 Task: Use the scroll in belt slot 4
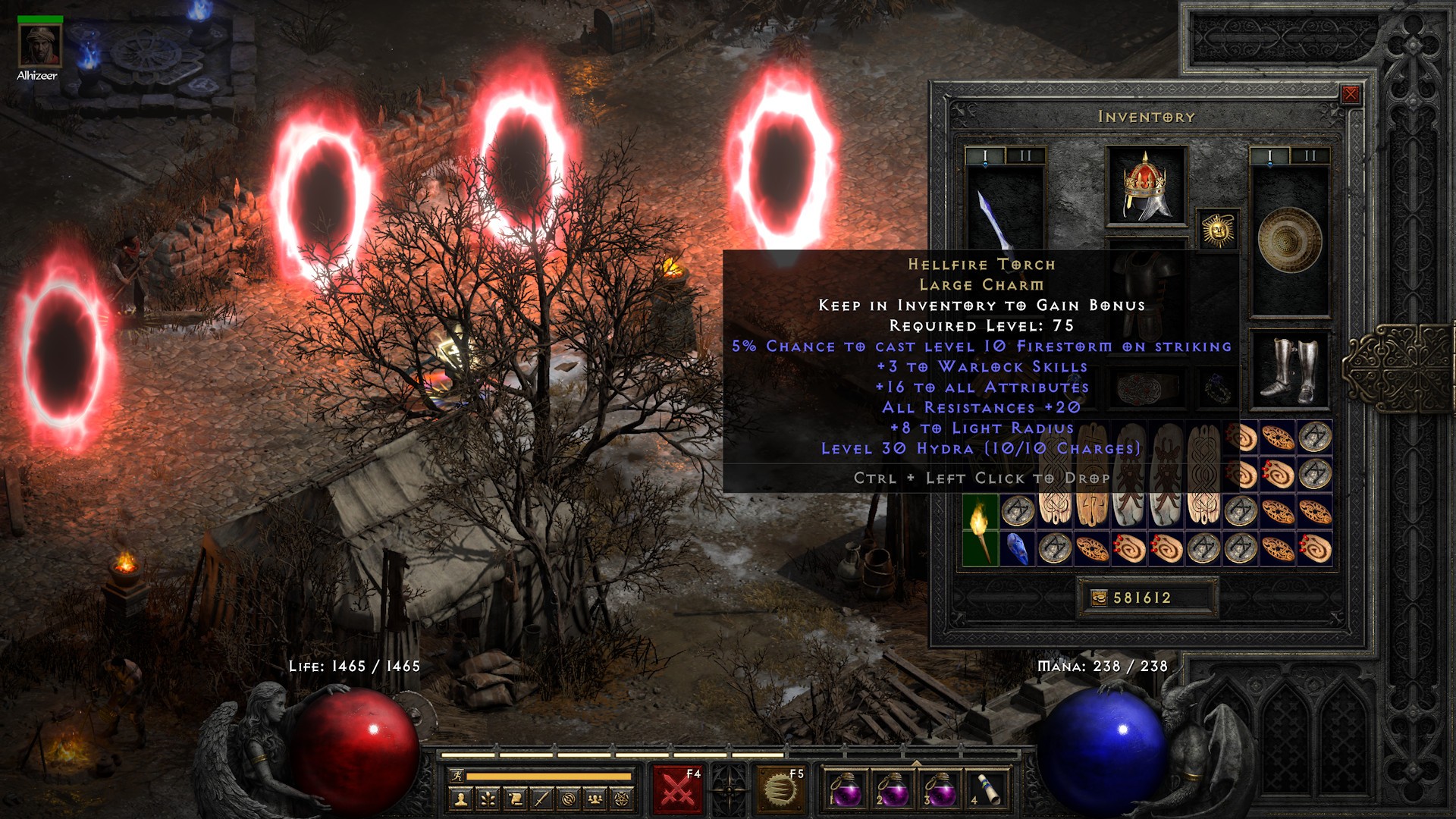pos(986,790)
